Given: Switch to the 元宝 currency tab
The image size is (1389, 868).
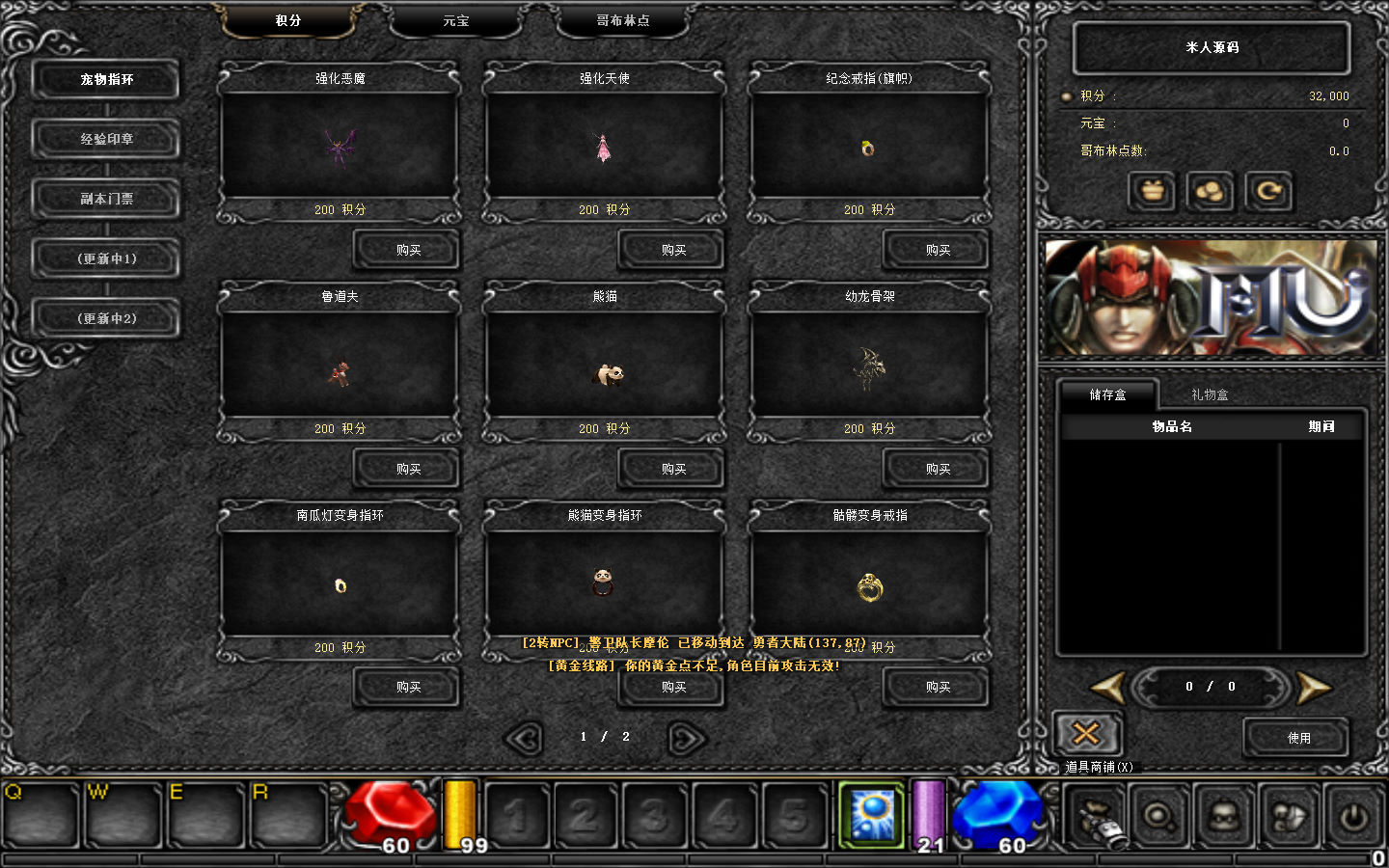Looking at the screenshot, I should (x=456, y=20).
